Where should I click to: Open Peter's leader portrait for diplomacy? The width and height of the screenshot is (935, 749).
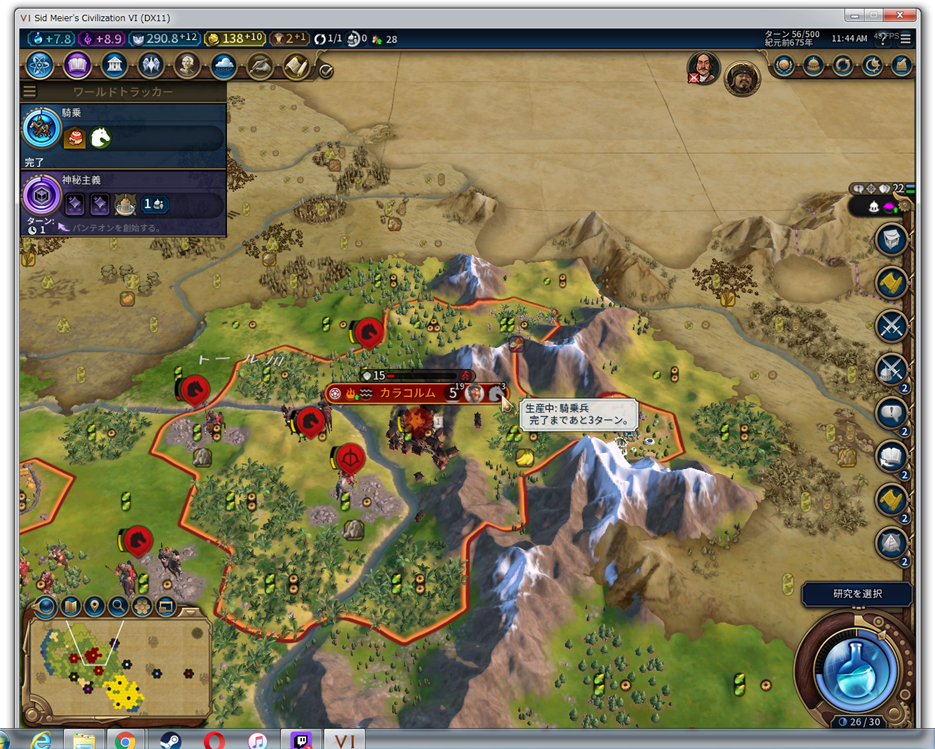click(705, 67)
